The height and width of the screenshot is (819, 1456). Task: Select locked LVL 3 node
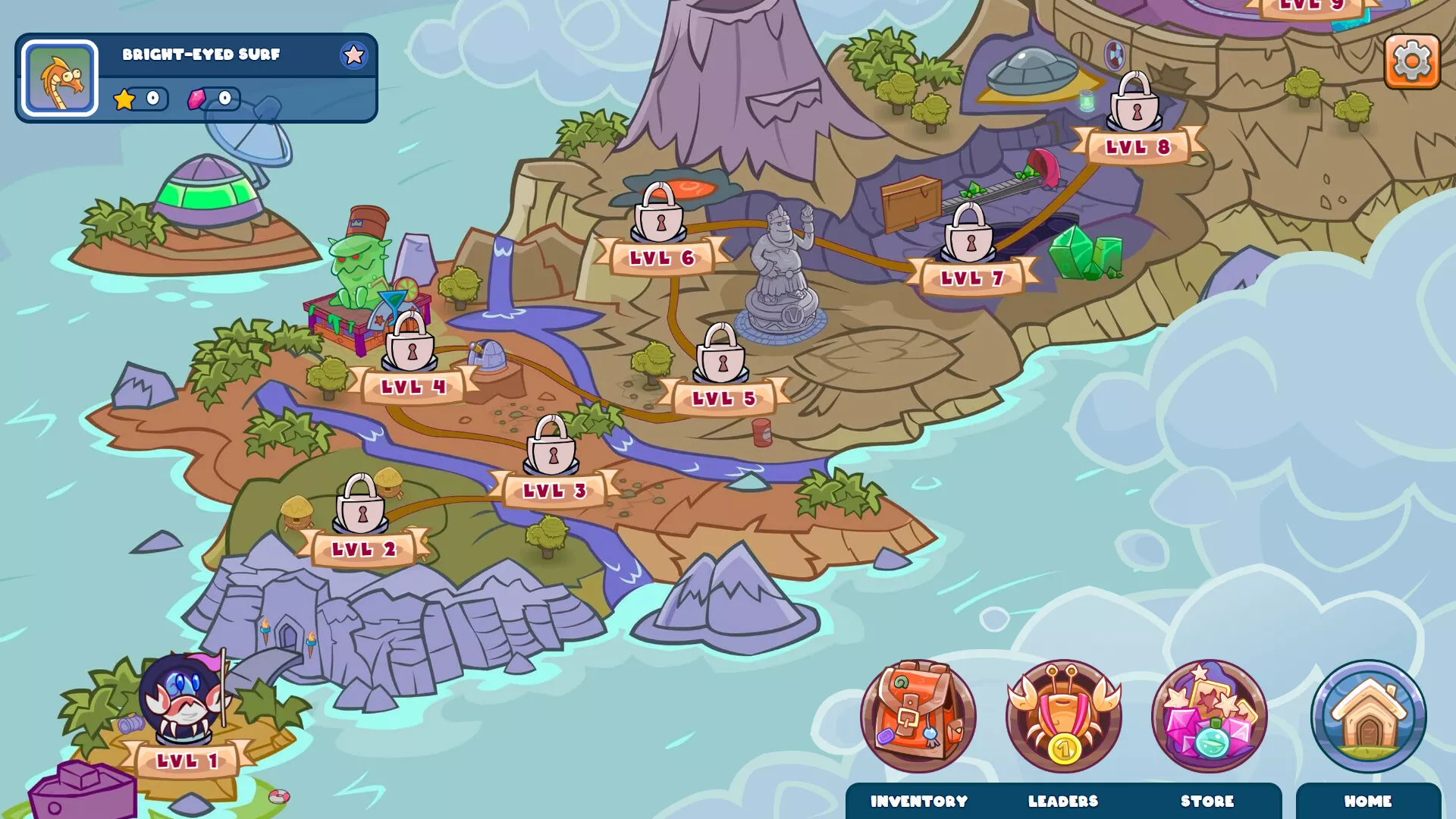552,448
